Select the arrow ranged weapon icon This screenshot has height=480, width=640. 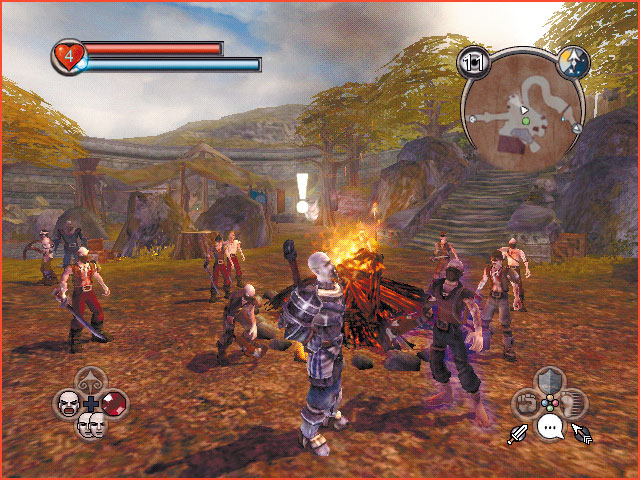pyautogui.click(x=581, y=434)
